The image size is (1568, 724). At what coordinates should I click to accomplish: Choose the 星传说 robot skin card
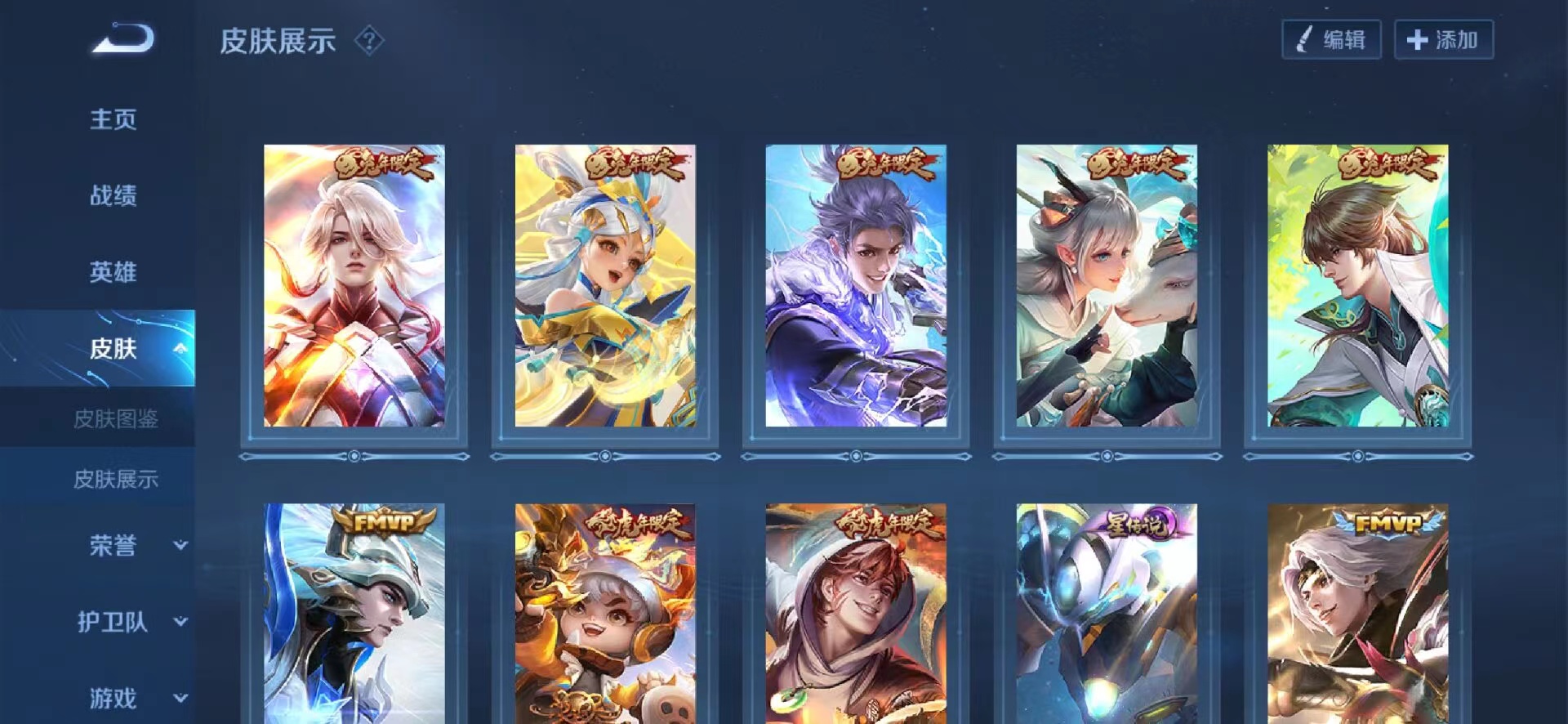click(x=1107, y=613)
